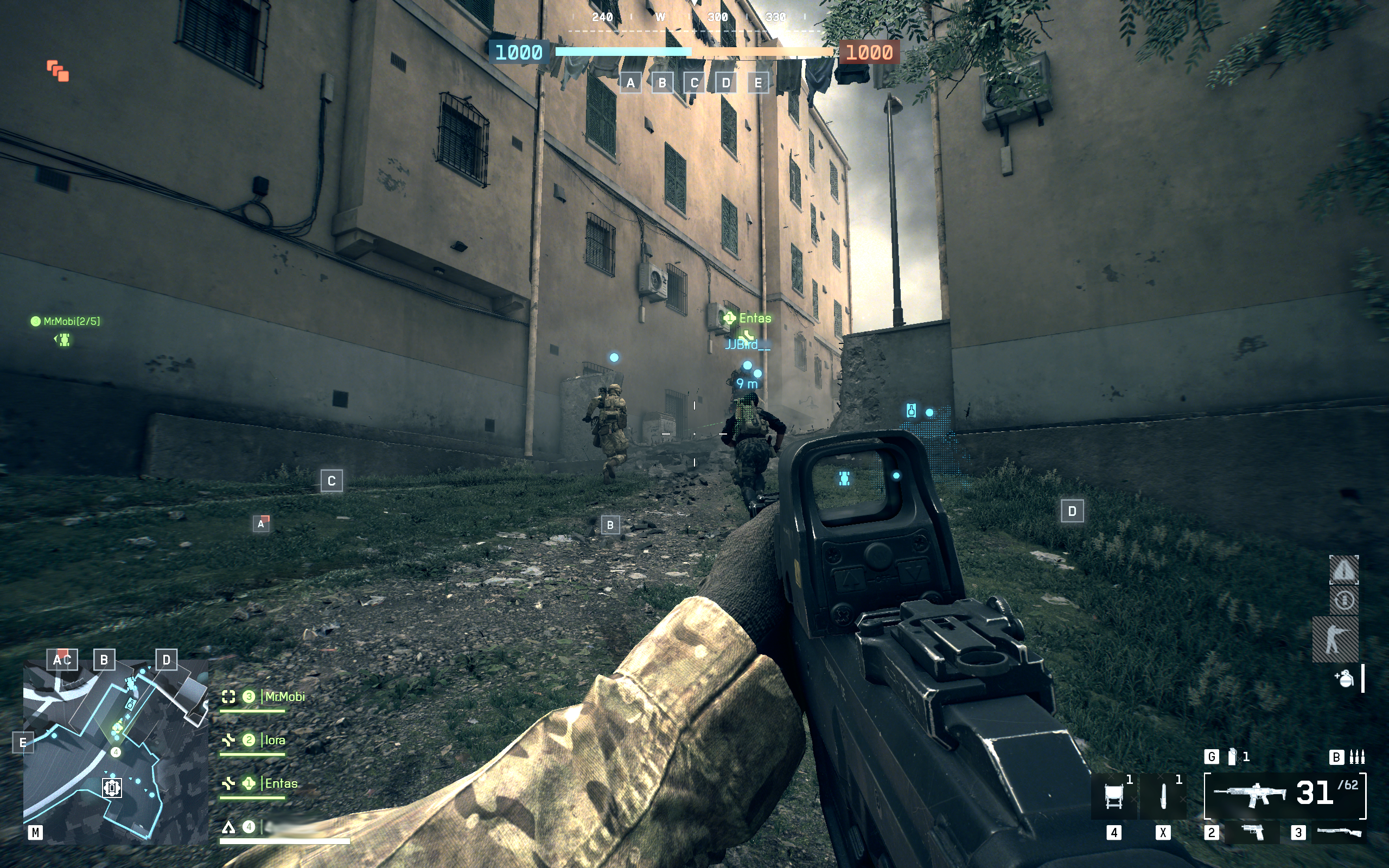This screenshot has width=1389, height=868.
Task: Select objective D marker on the minimap
Action: click(x=167, y=660)
